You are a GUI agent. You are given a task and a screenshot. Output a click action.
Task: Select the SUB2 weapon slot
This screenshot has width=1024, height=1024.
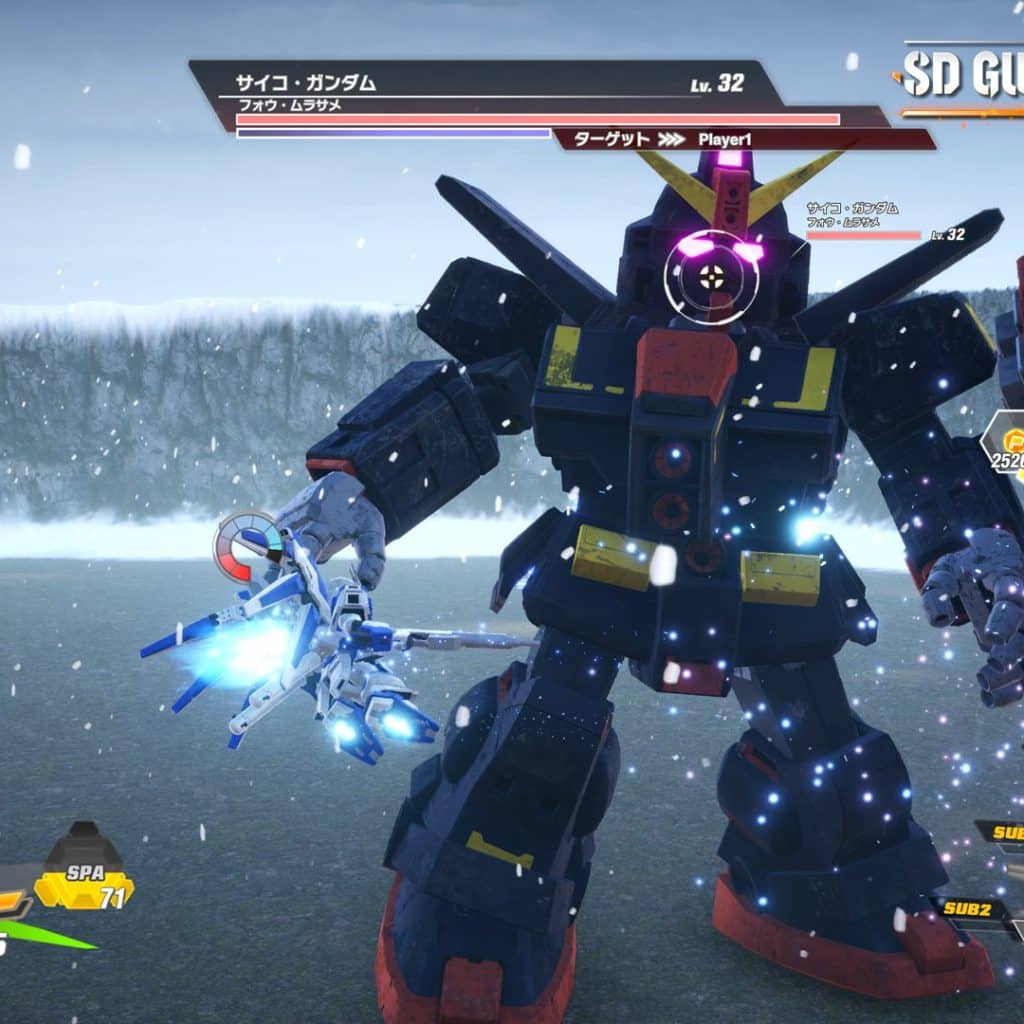click(970, 908)
